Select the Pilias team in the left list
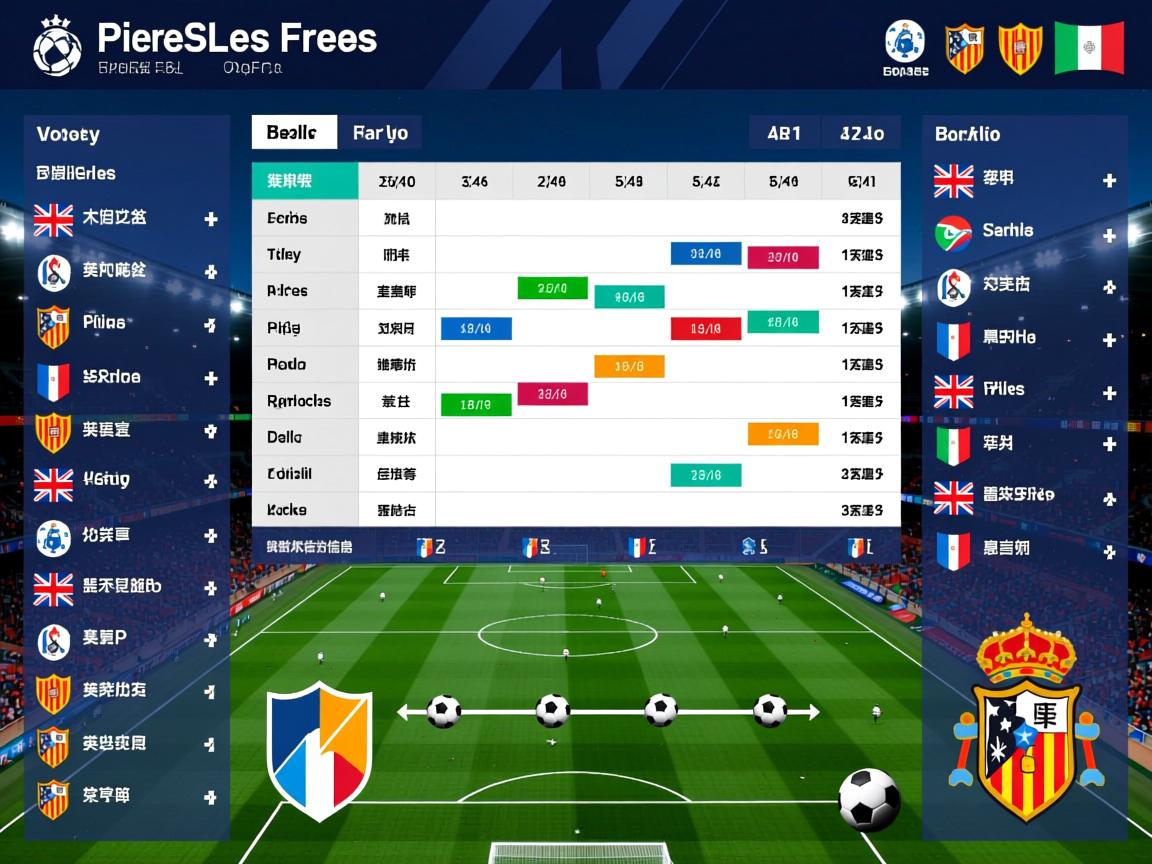Viewport: 1152px width, 864px height. coord(104,323)
